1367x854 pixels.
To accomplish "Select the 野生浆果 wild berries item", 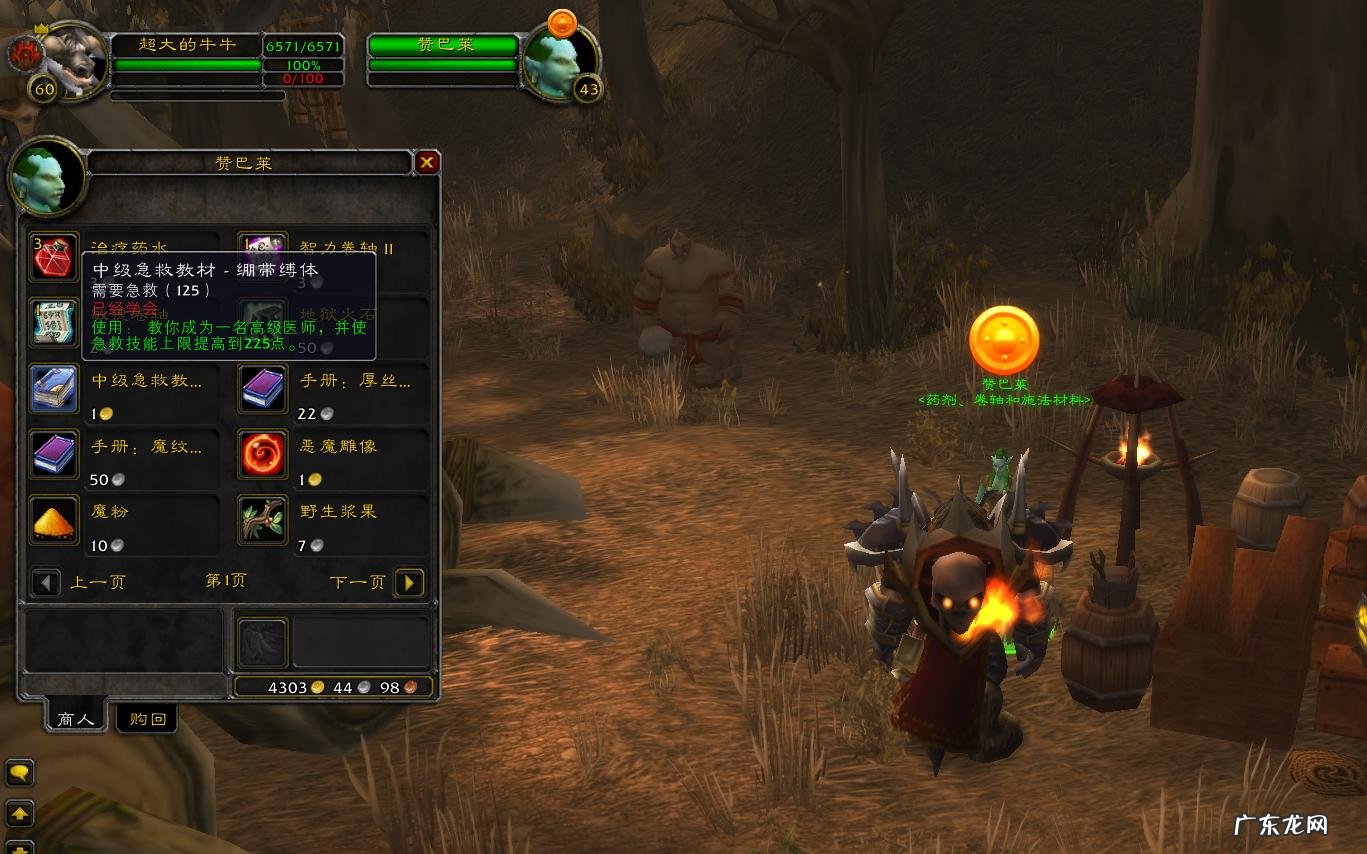I will 263,519.
